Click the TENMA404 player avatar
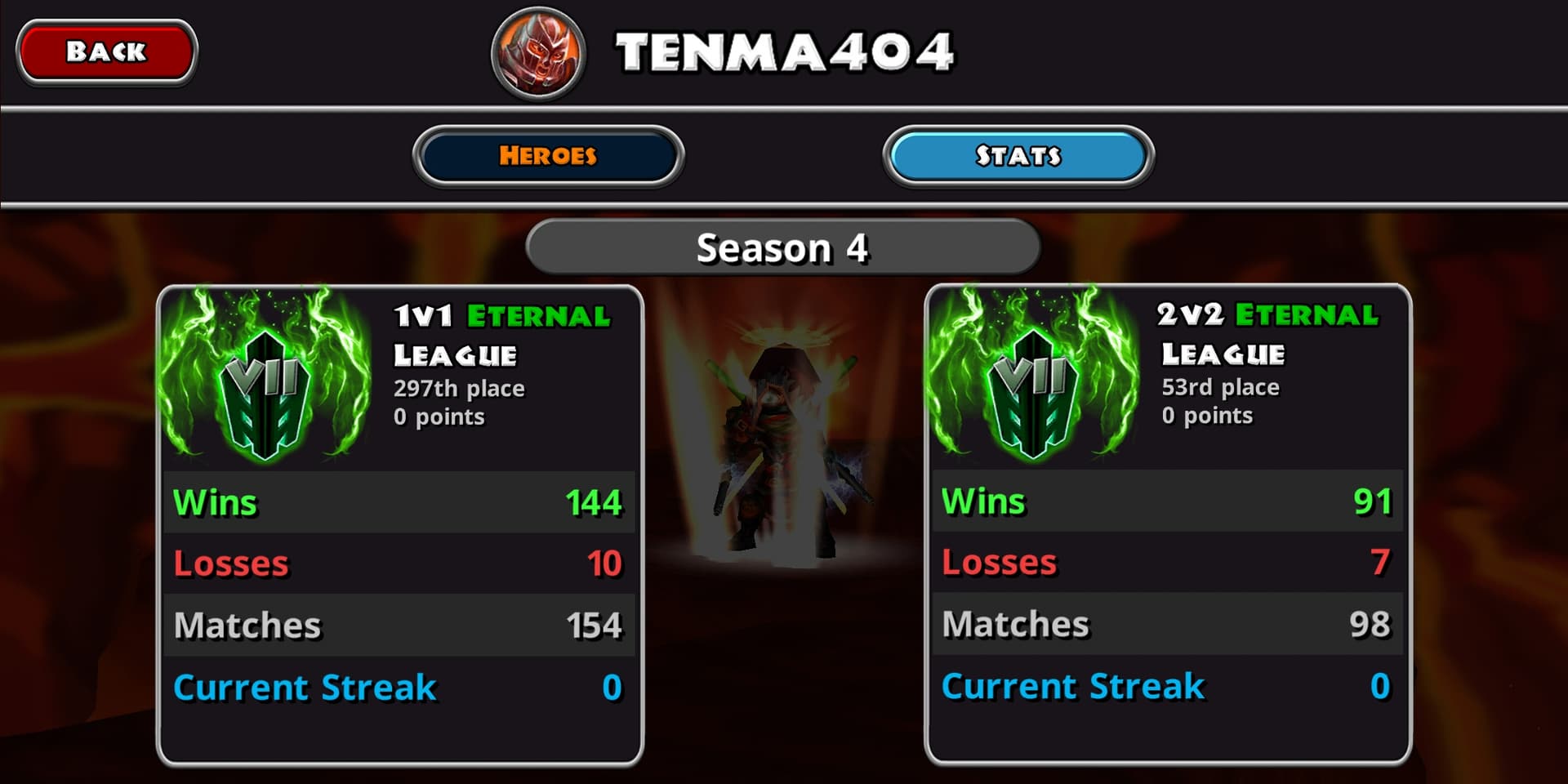Viewport: 1568px width, 784px height. pyautogui.click(x=538, y=53)
